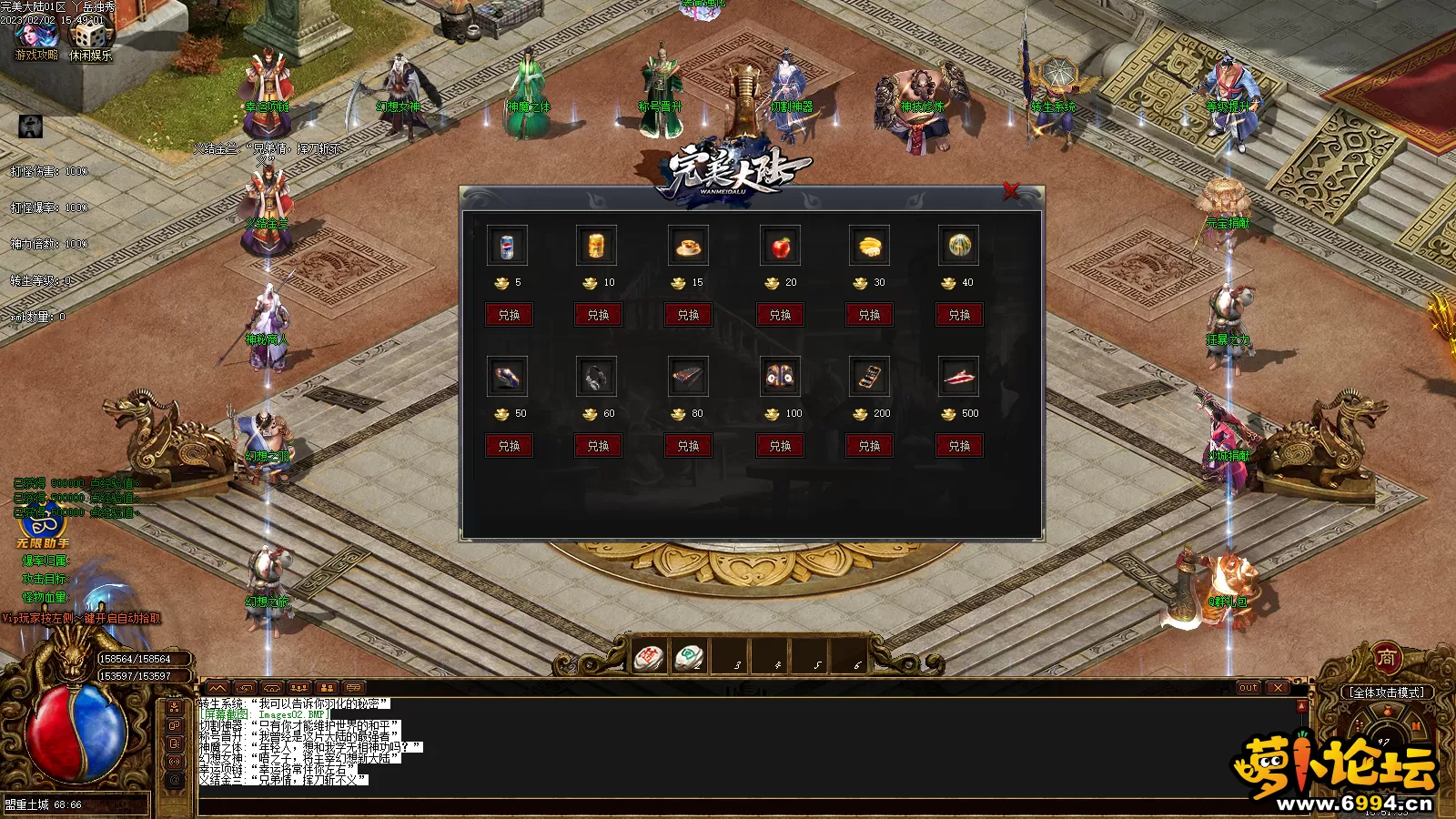
Task: Select the keyboard item icon
Action: 688,376
